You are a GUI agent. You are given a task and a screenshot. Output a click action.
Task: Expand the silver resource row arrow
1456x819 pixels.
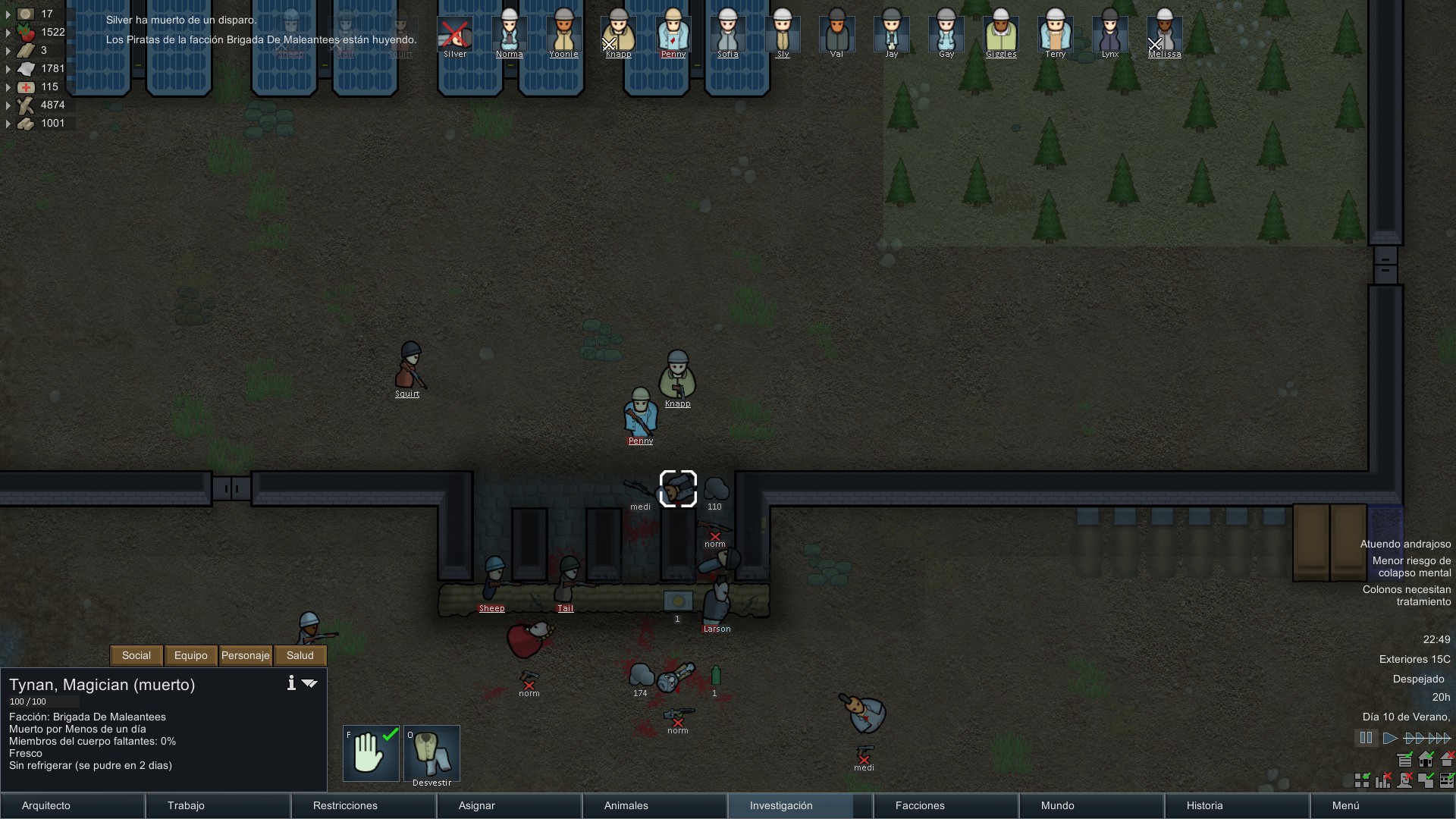point(8,14)
